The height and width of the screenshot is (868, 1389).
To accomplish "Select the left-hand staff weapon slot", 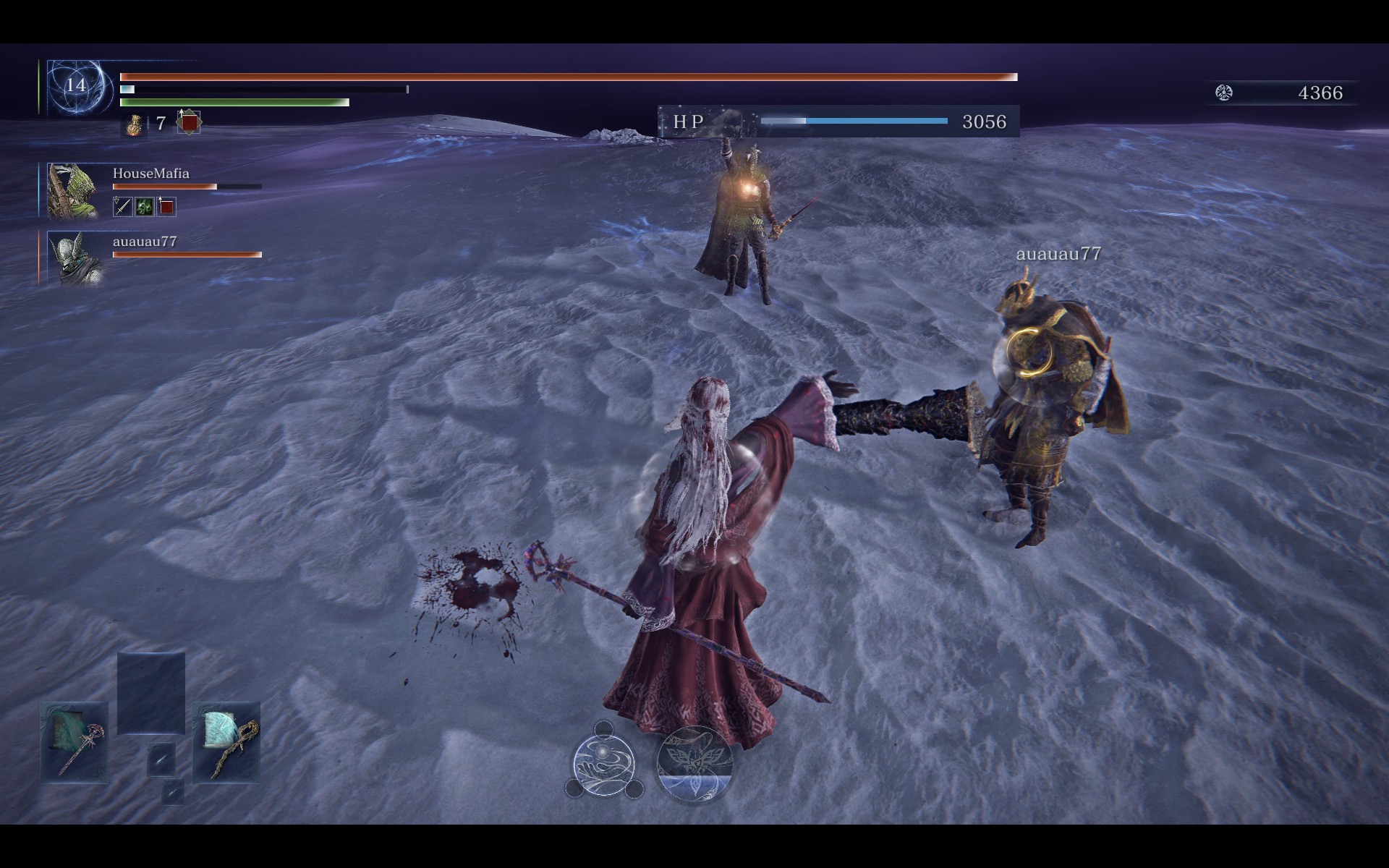I will [75, 742].
